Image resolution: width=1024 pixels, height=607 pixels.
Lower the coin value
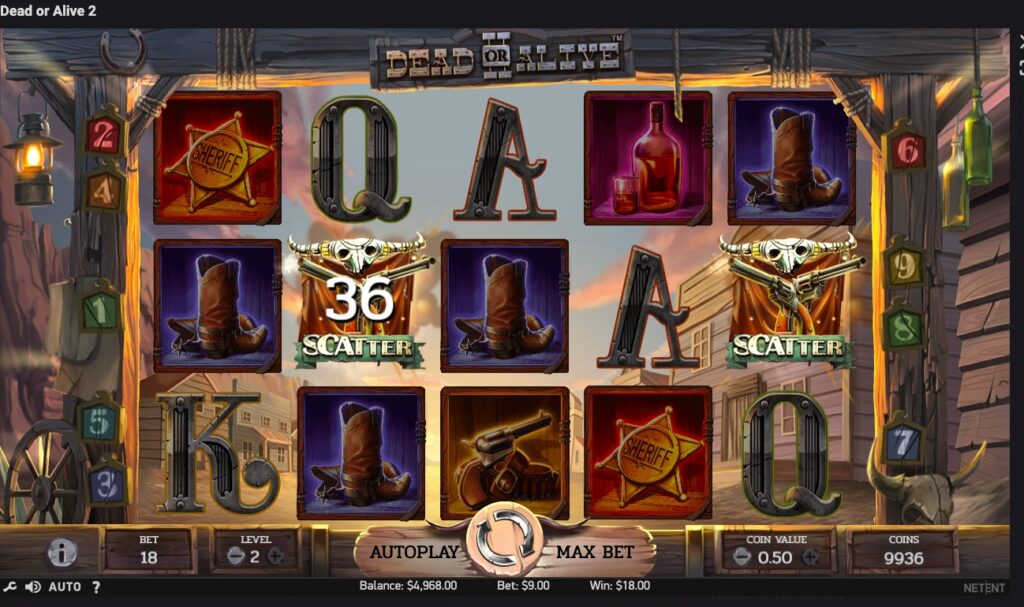tap(742, 558)
